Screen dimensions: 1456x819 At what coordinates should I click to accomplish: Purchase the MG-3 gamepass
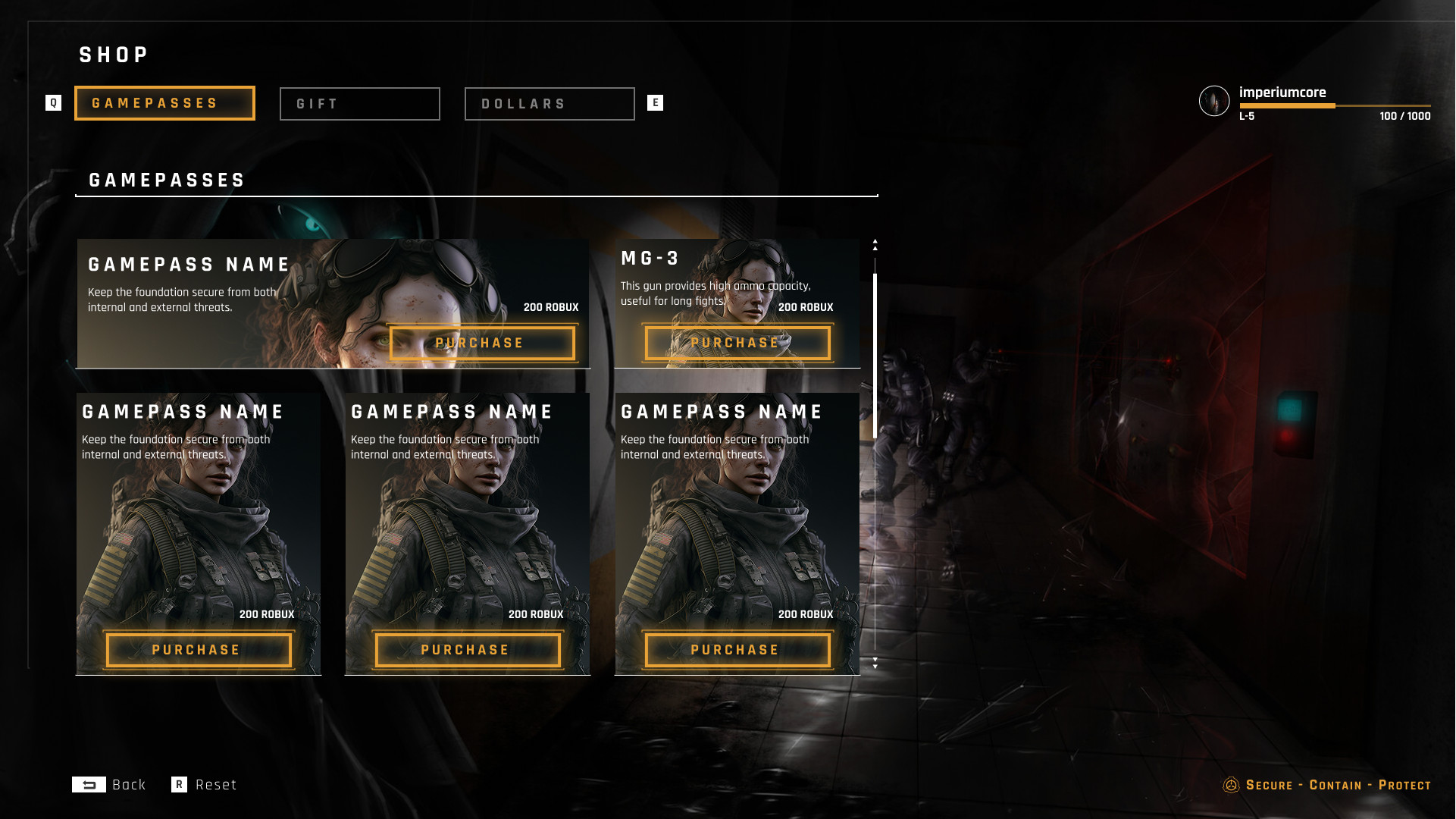click(x=737, y=344)
